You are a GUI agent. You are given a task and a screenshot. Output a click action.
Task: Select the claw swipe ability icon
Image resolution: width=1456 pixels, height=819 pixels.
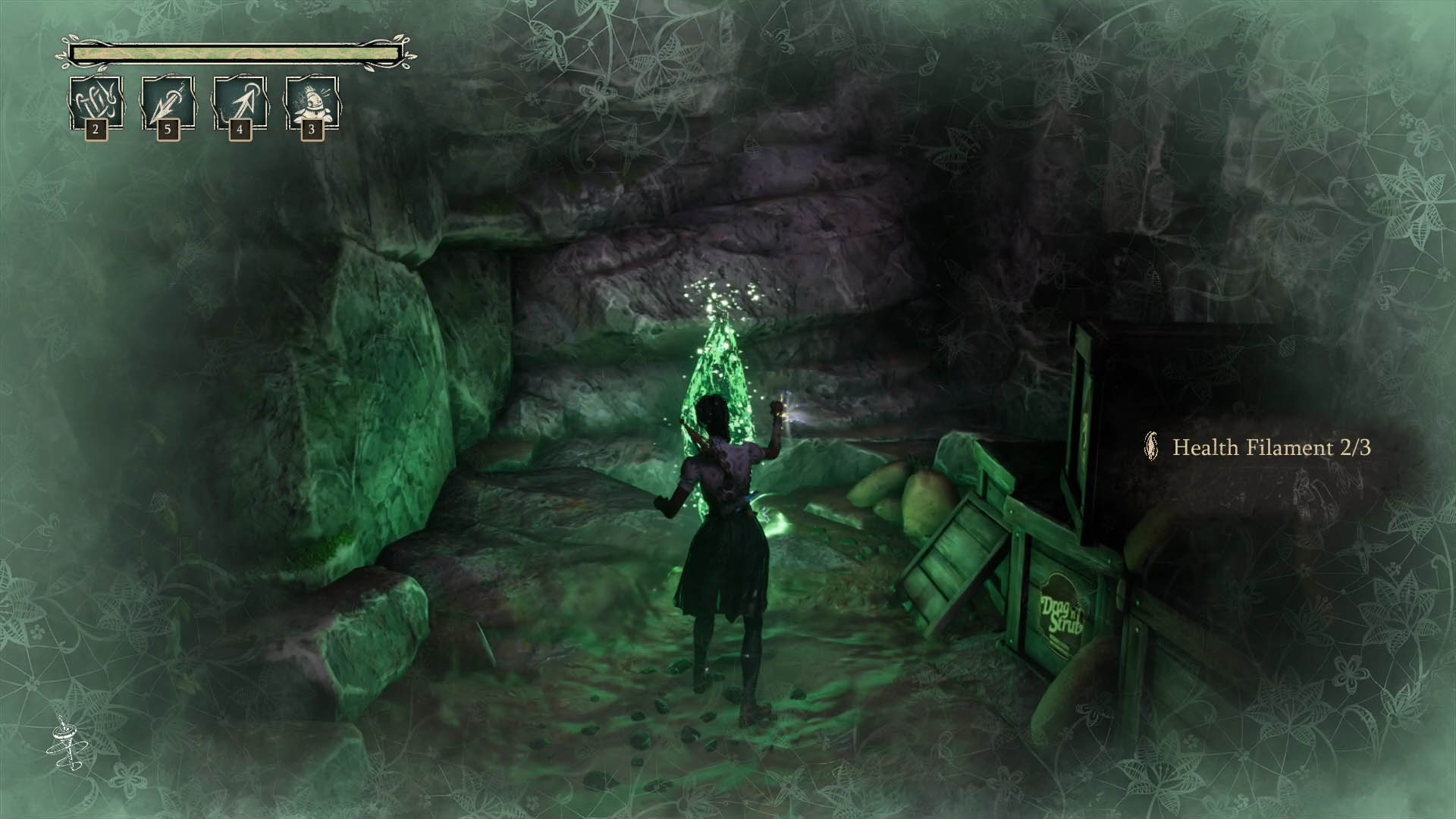click(x=96, y=102)
